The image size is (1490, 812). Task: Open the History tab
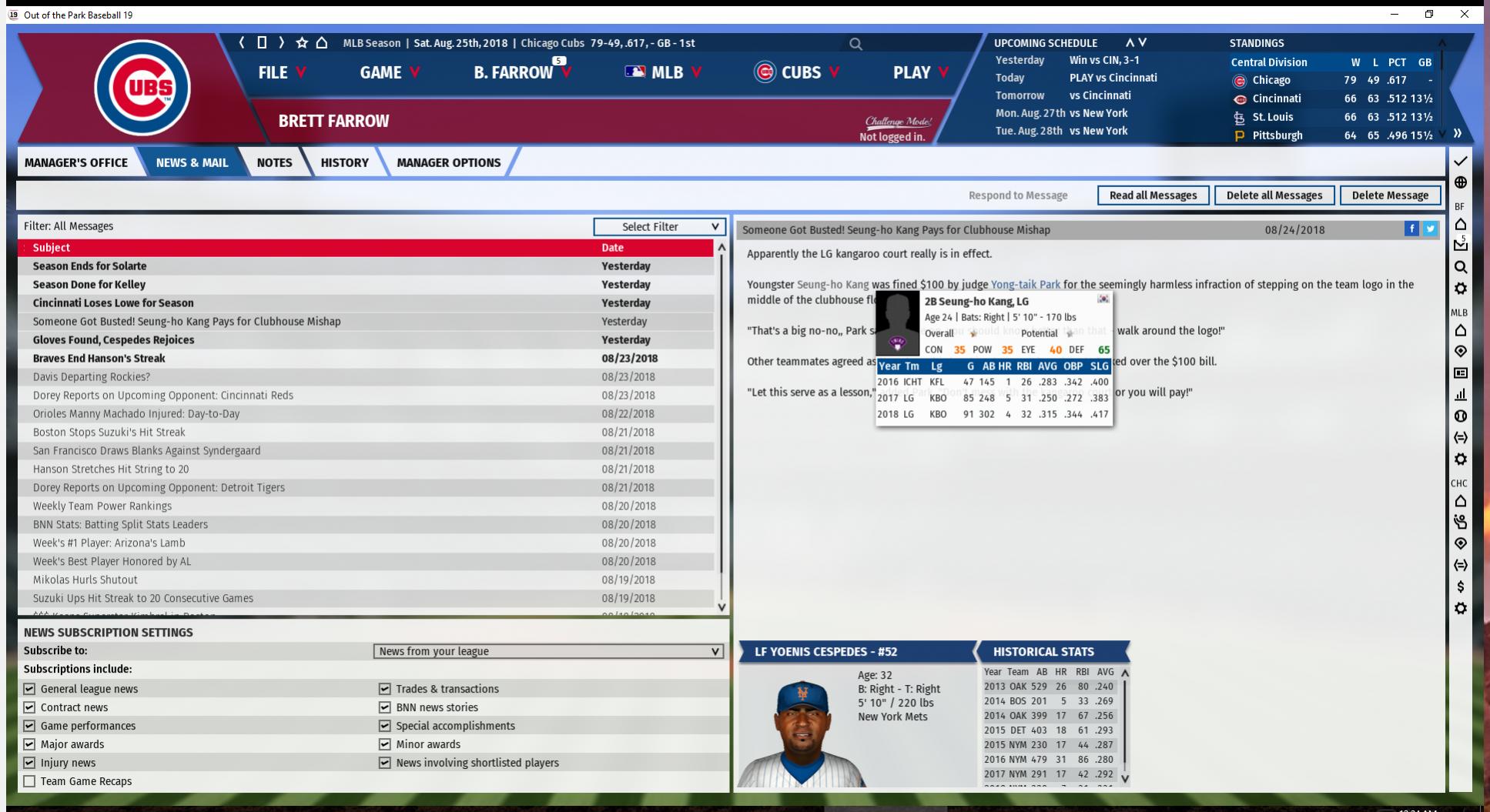tap(344, 162)
